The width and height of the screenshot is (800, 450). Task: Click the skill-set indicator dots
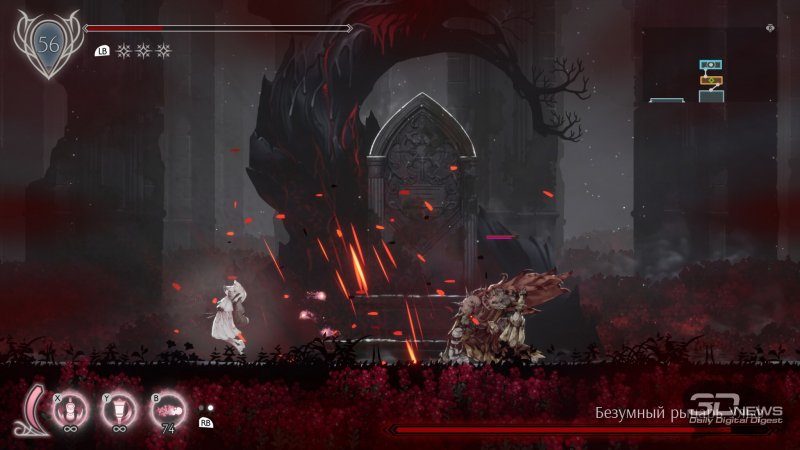pyautogui.click(x=207, y=409)
